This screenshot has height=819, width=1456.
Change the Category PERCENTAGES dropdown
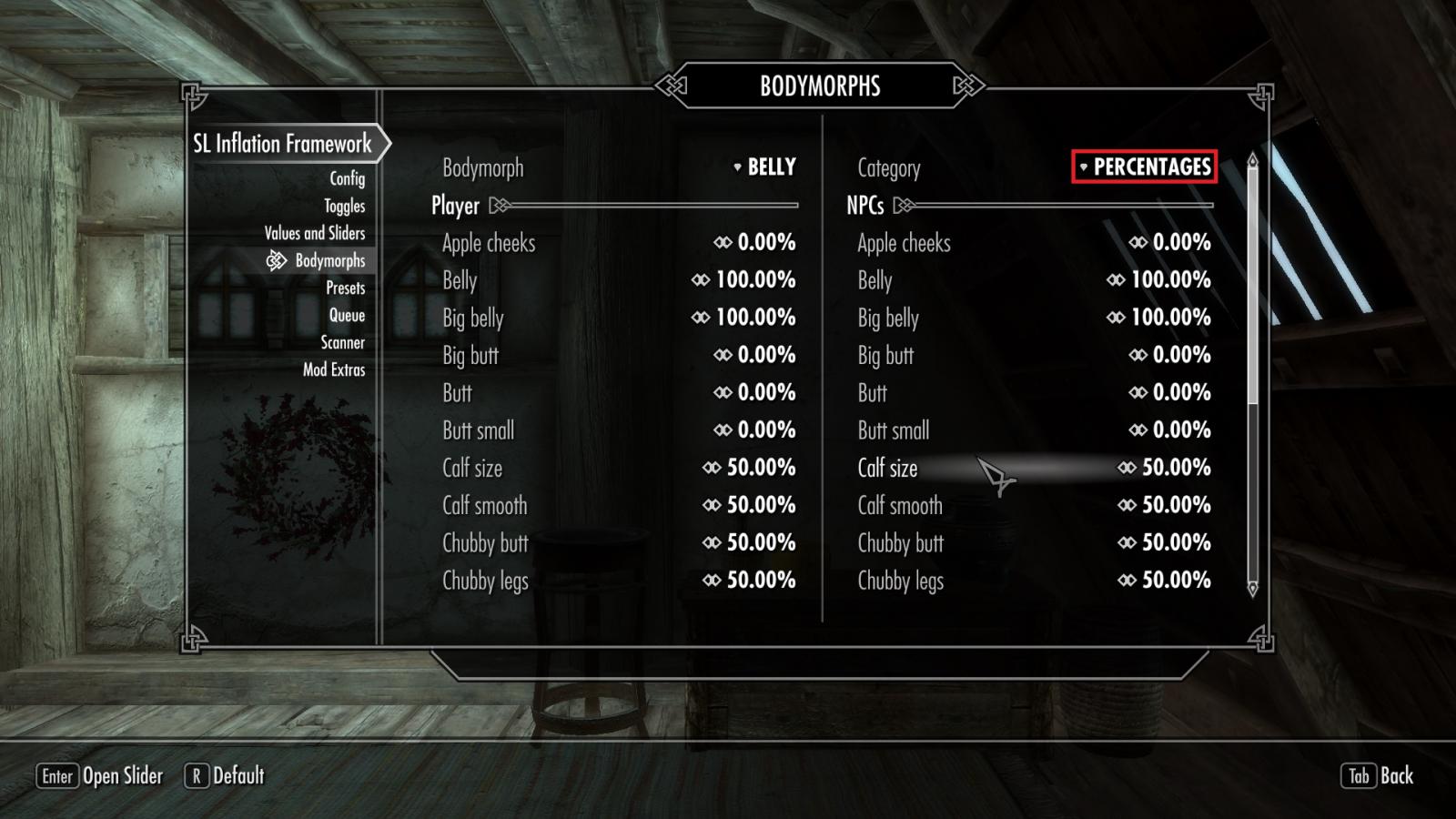pyautogui.click(x=1144, y=167)
